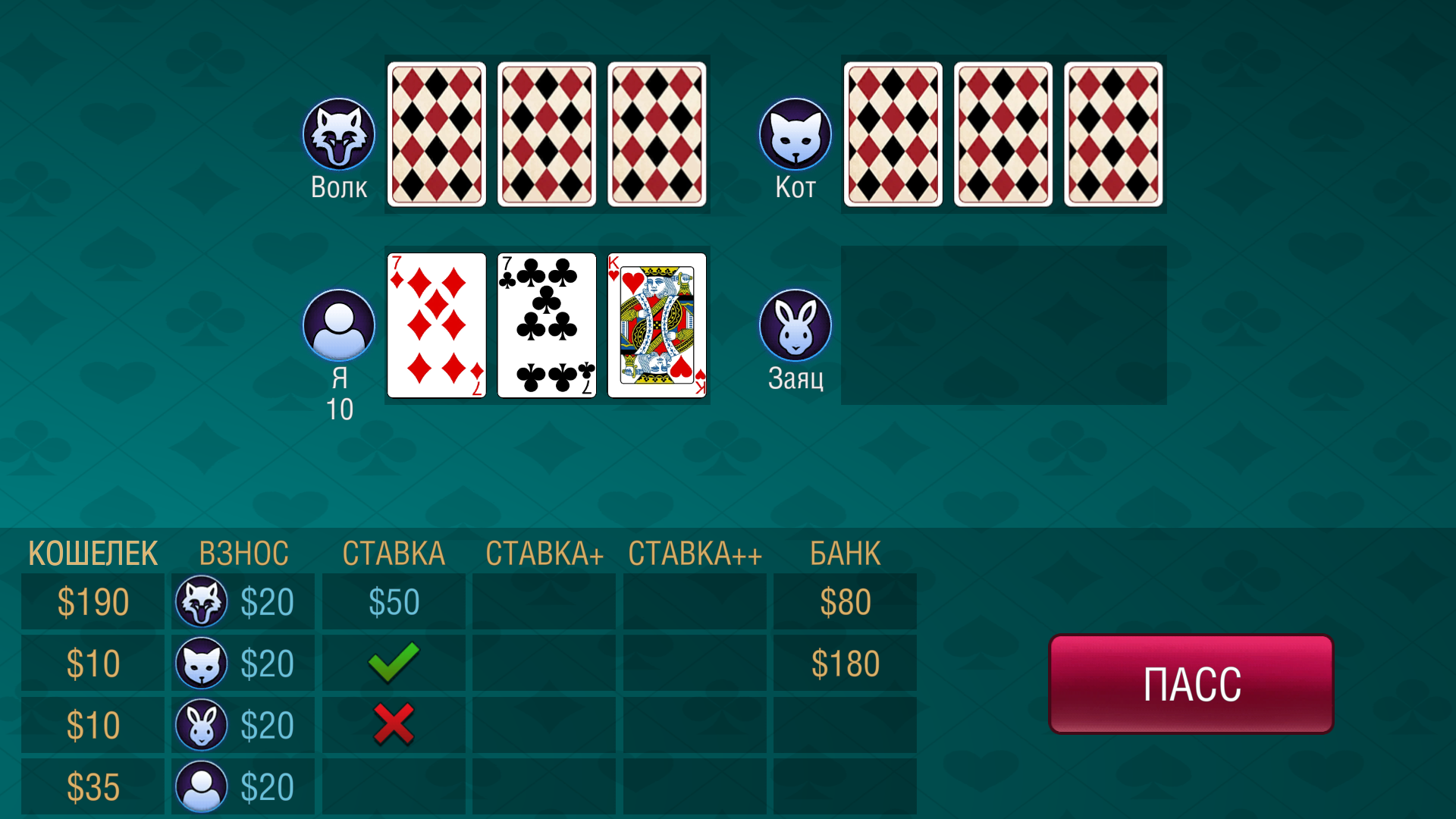Click the wolf icon in the ВЗНОС column
1456x819 pixels.
point(200,601)
